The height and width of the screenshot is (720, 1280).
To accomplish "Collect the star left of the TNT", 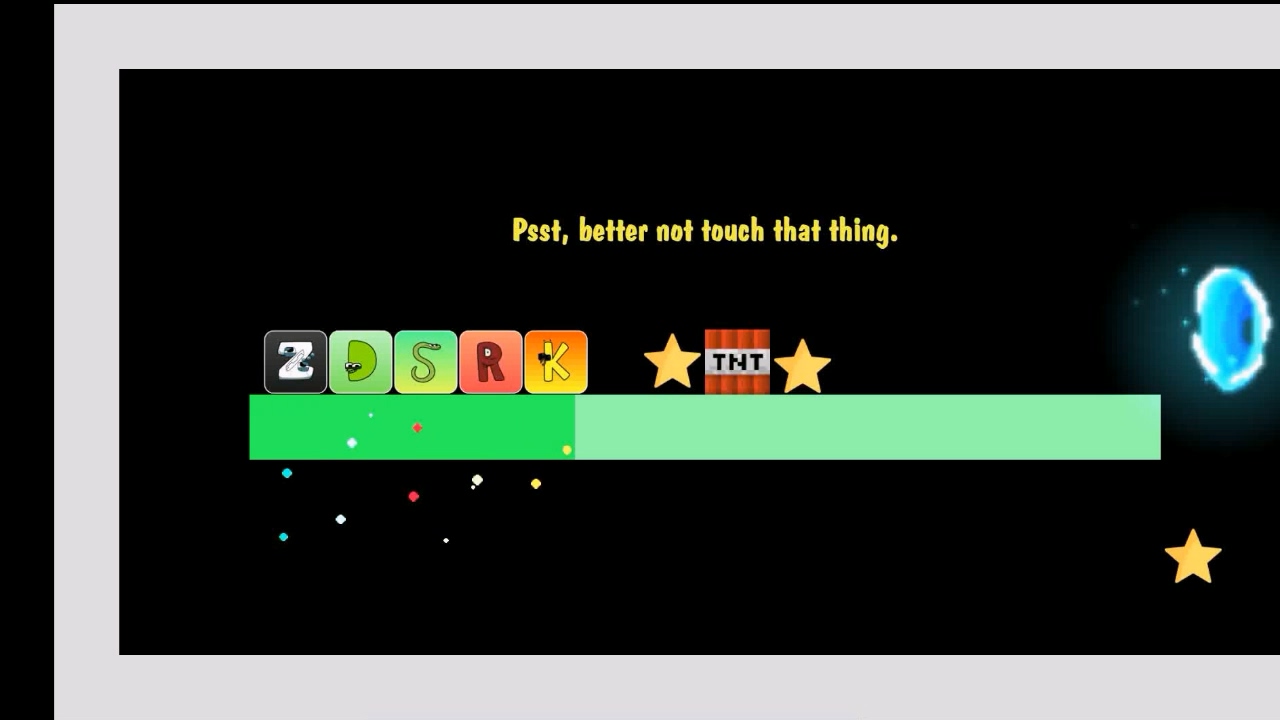I will (x=673, y=362).
